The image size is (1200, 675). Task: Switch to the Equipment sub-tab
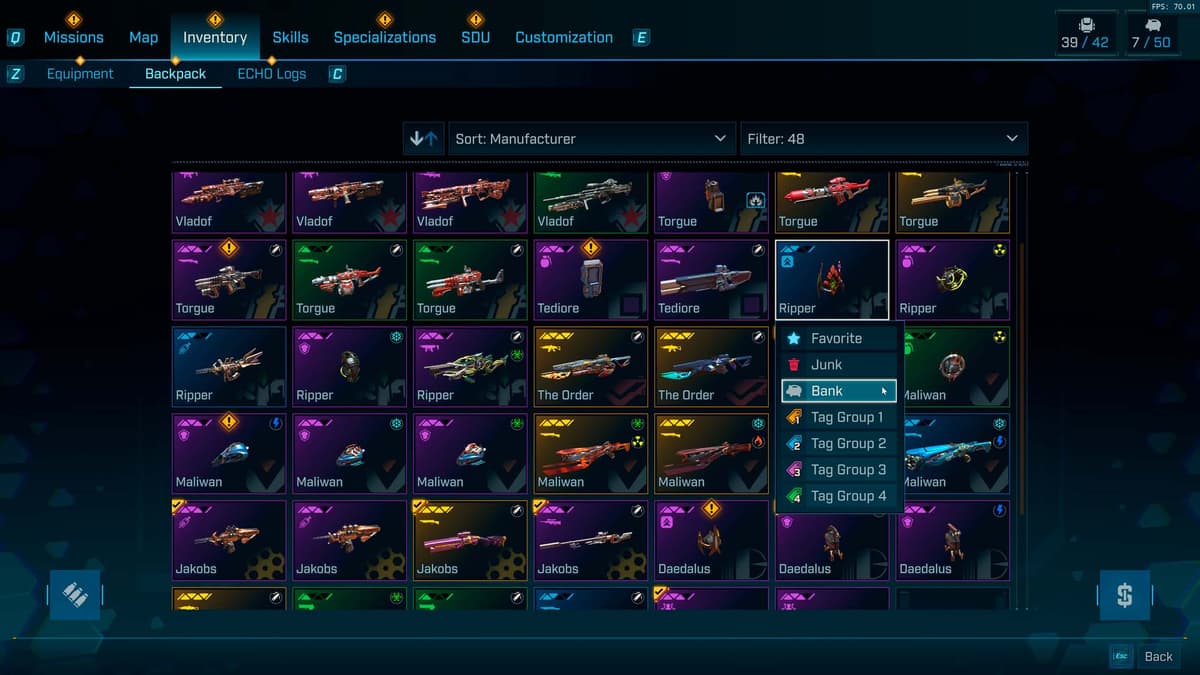80,74
